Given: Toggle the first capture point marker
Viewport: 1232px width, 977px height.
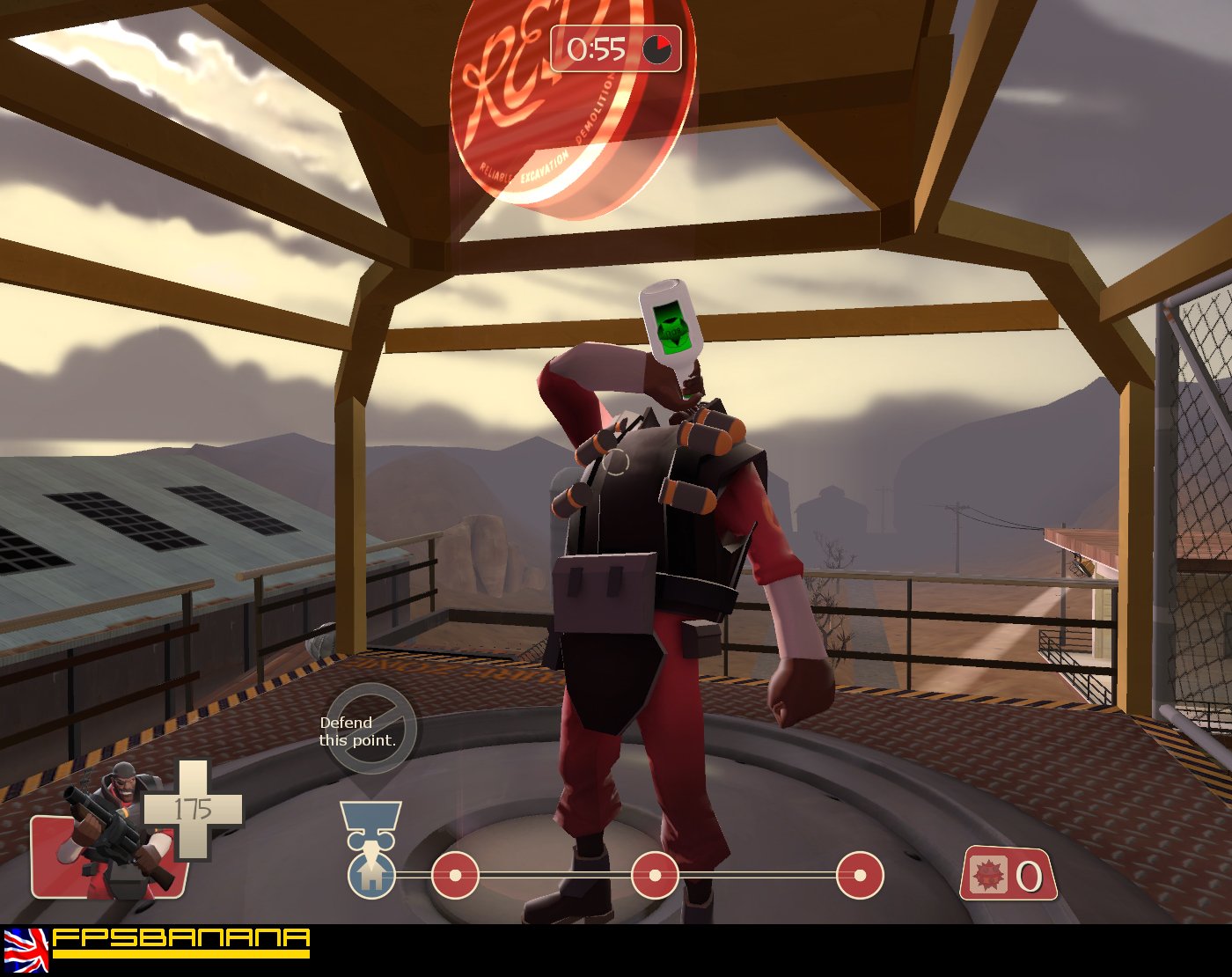Looking at the screenshot, I should [x=454, y=874].
